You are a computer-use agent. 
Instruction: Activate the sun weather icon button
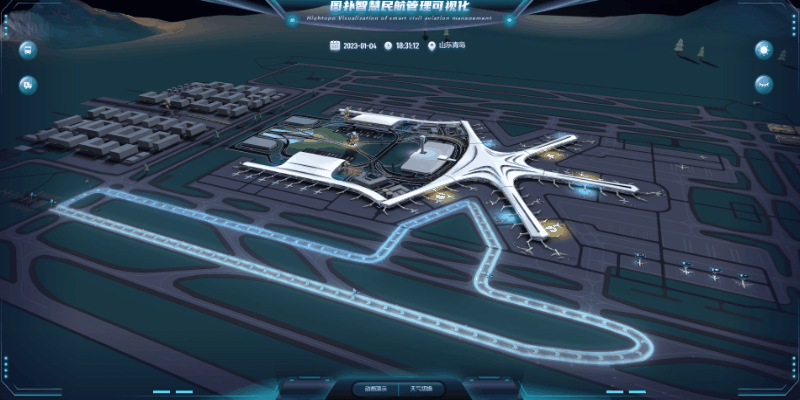(x=763, y=48)
